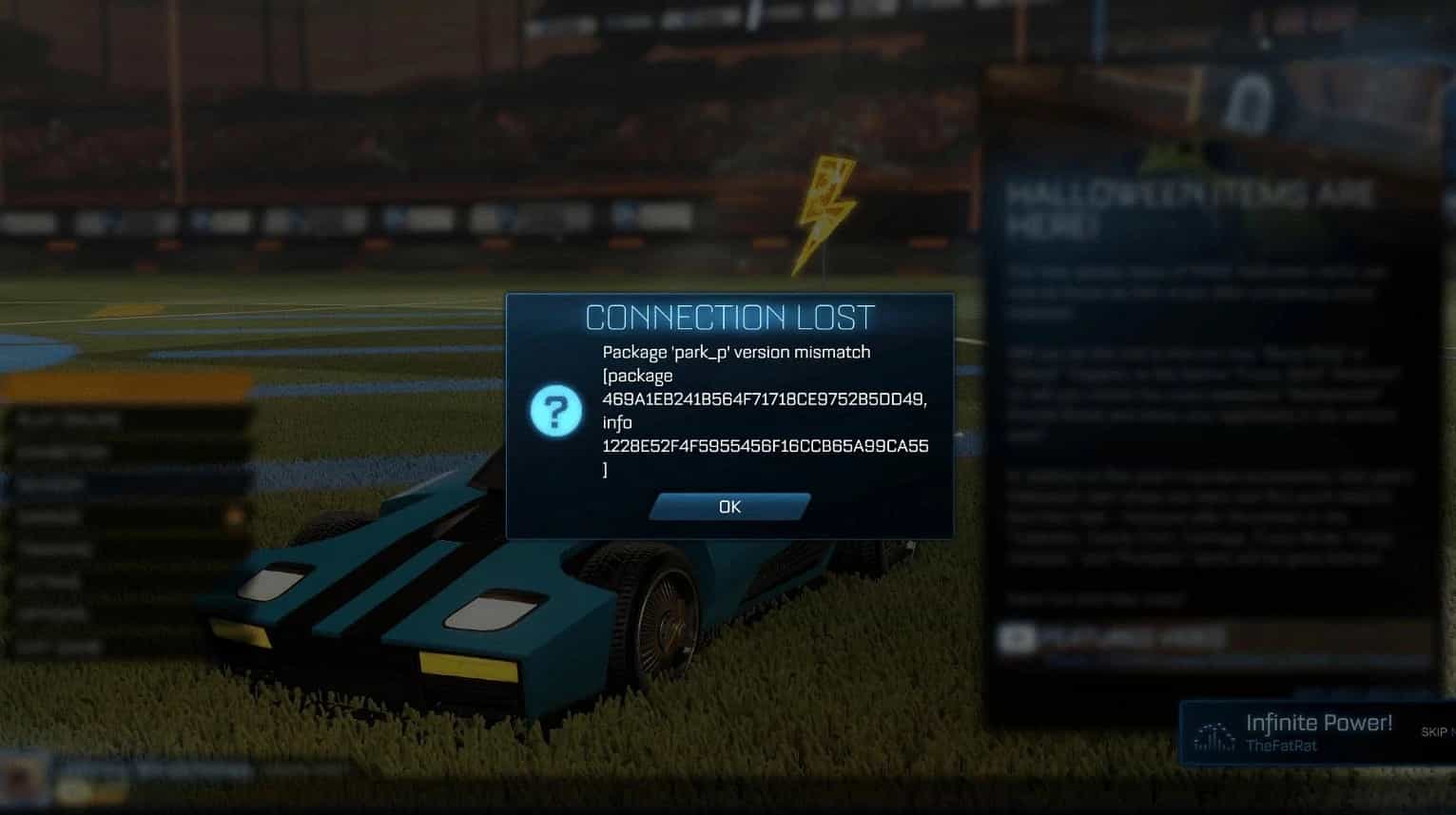
Task: Dismiss the error with the OK button
Action: click(728, 506)
